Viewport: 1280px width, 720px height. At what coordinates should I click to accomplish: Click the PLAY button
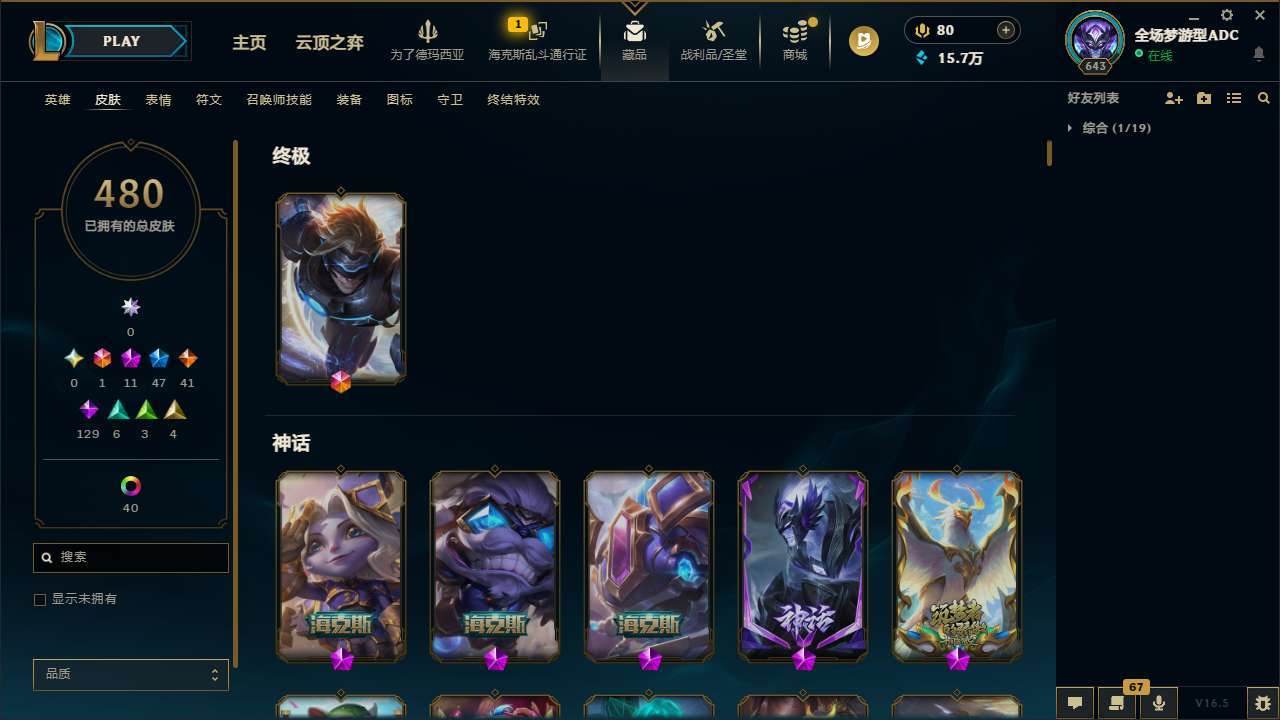click(121, 41)
